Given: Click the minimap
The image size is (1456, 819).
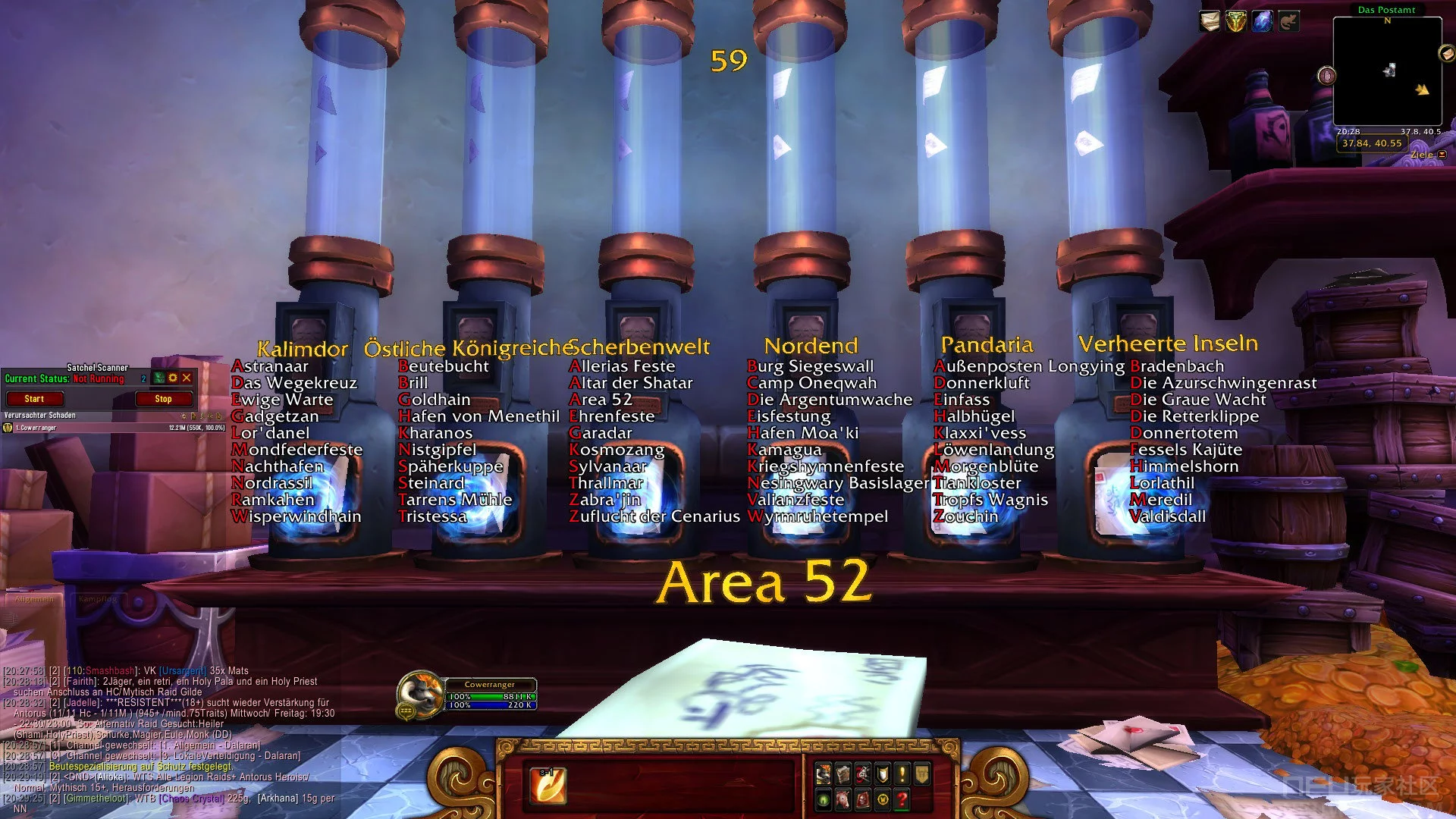Looking at the screenshot, I should pos(1387,72).
